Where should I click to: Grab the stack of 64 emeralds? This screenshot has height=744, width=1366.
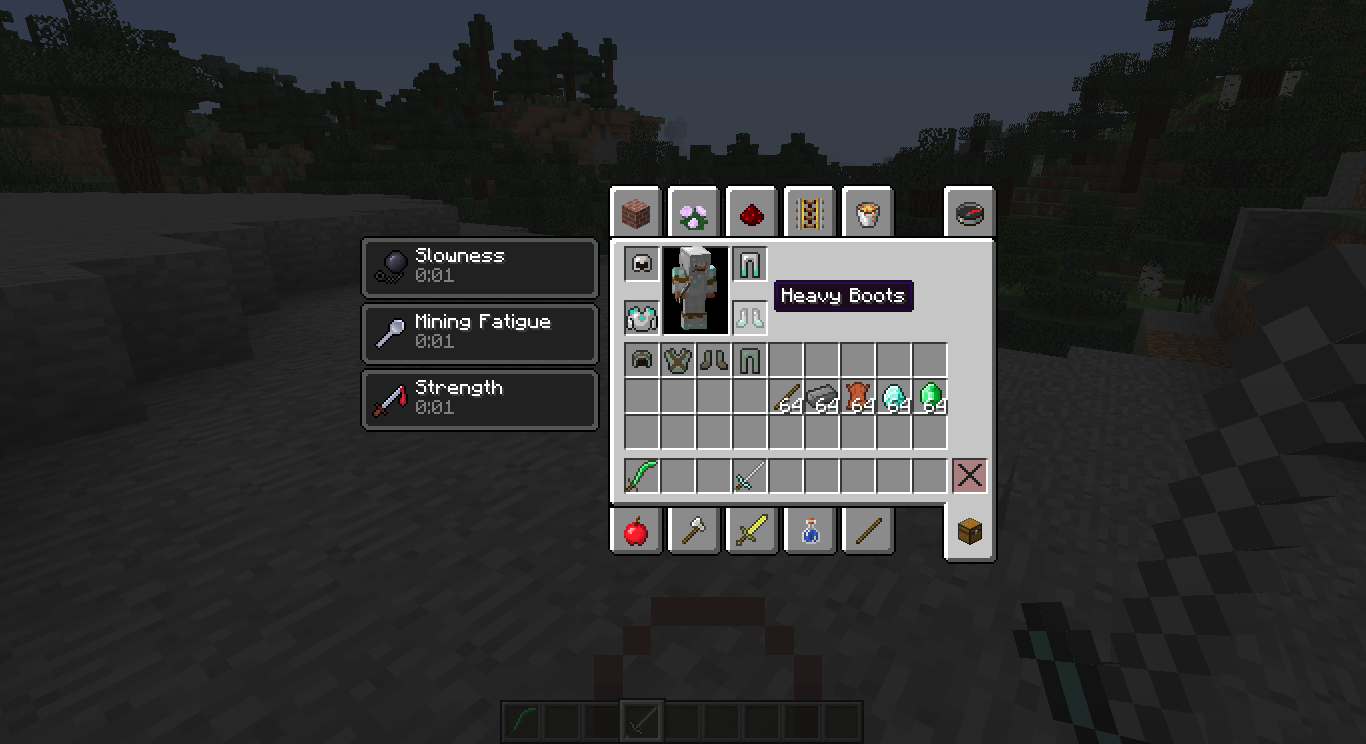(x=929, y=396)
